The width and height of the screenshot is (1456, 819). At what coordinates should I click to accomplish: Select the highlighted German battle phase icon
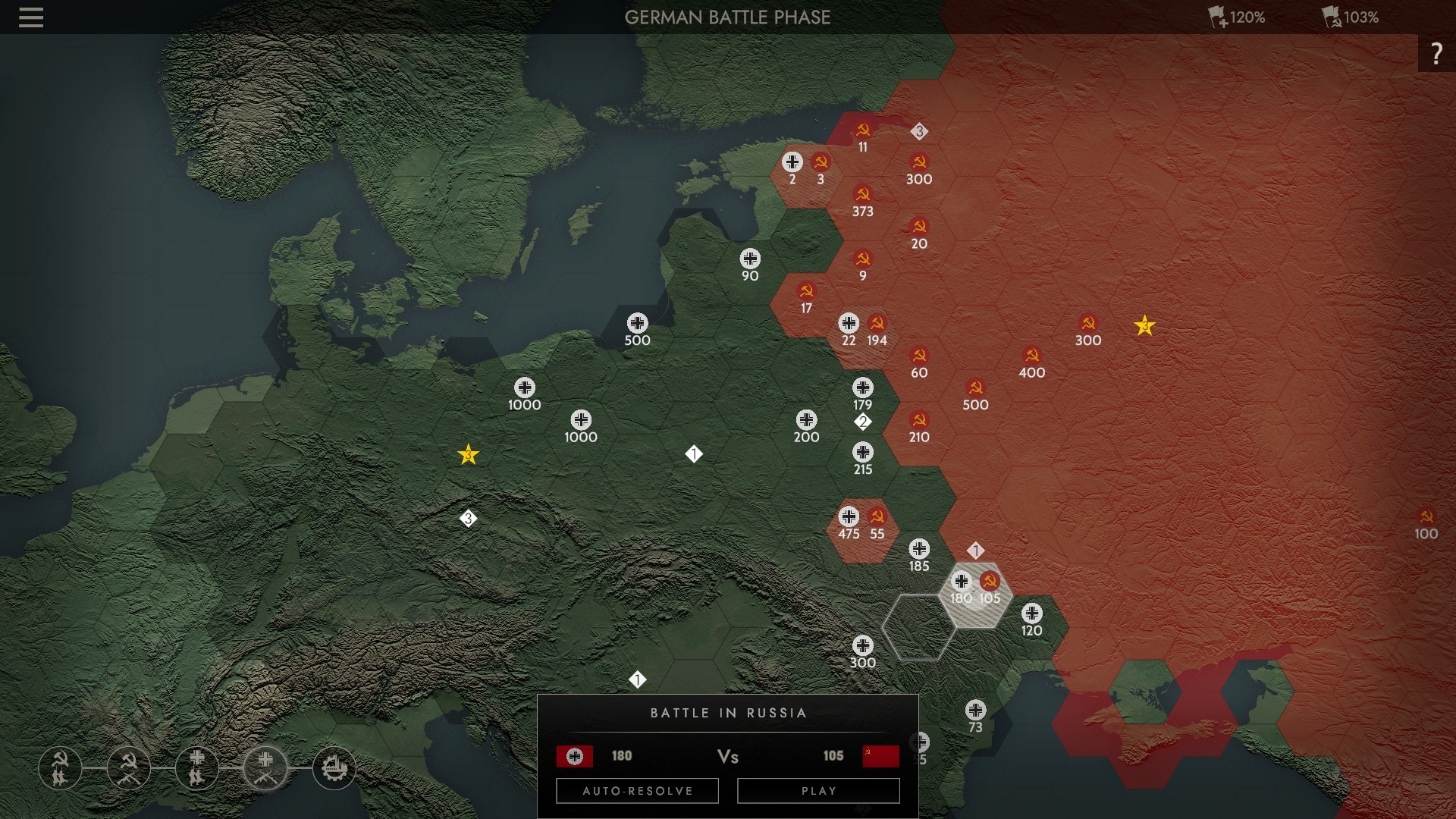coord(265,767)
